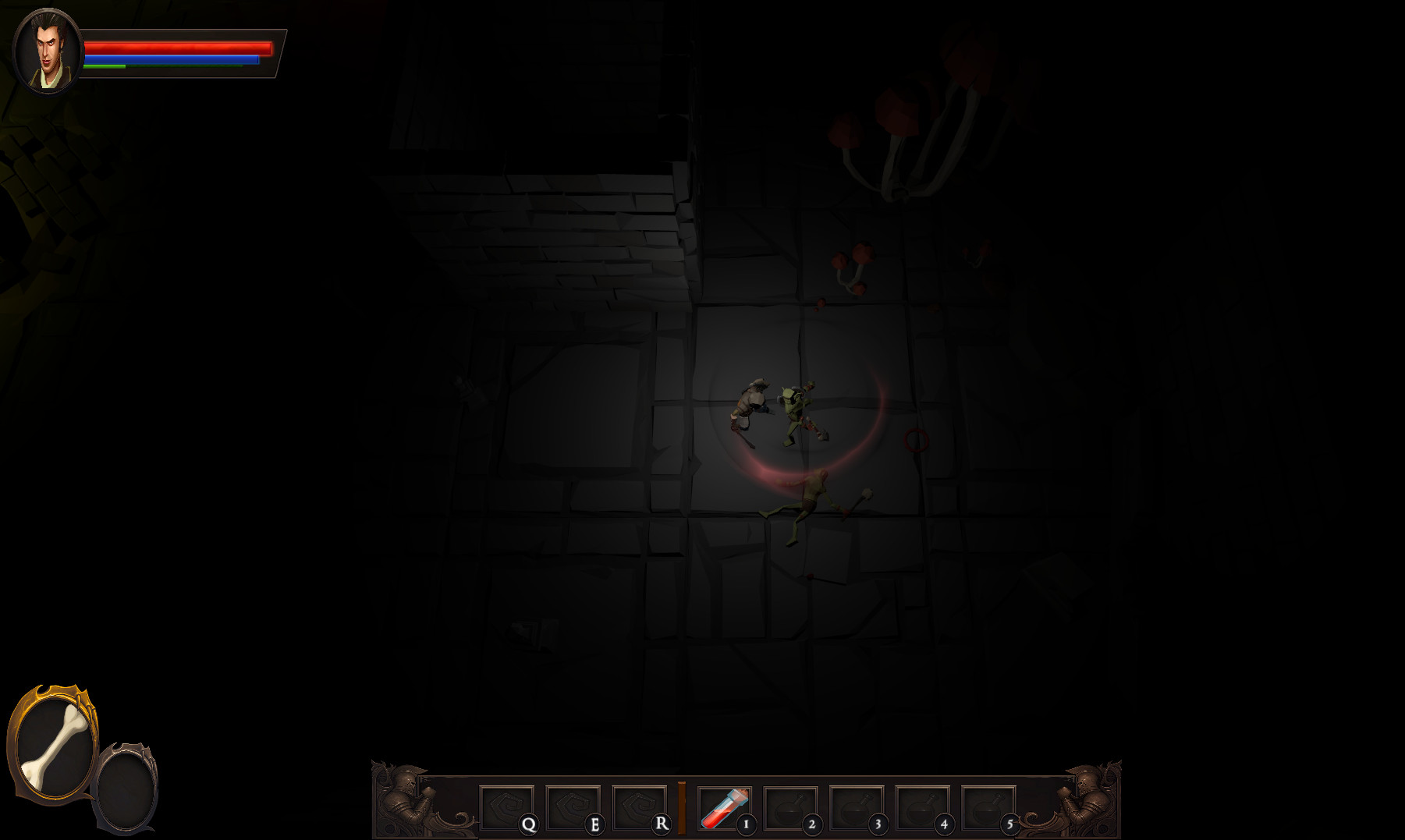Viewport: 1405px width, 840px height.
Task: Select the empty E skill slot
Action: point(573,806)
